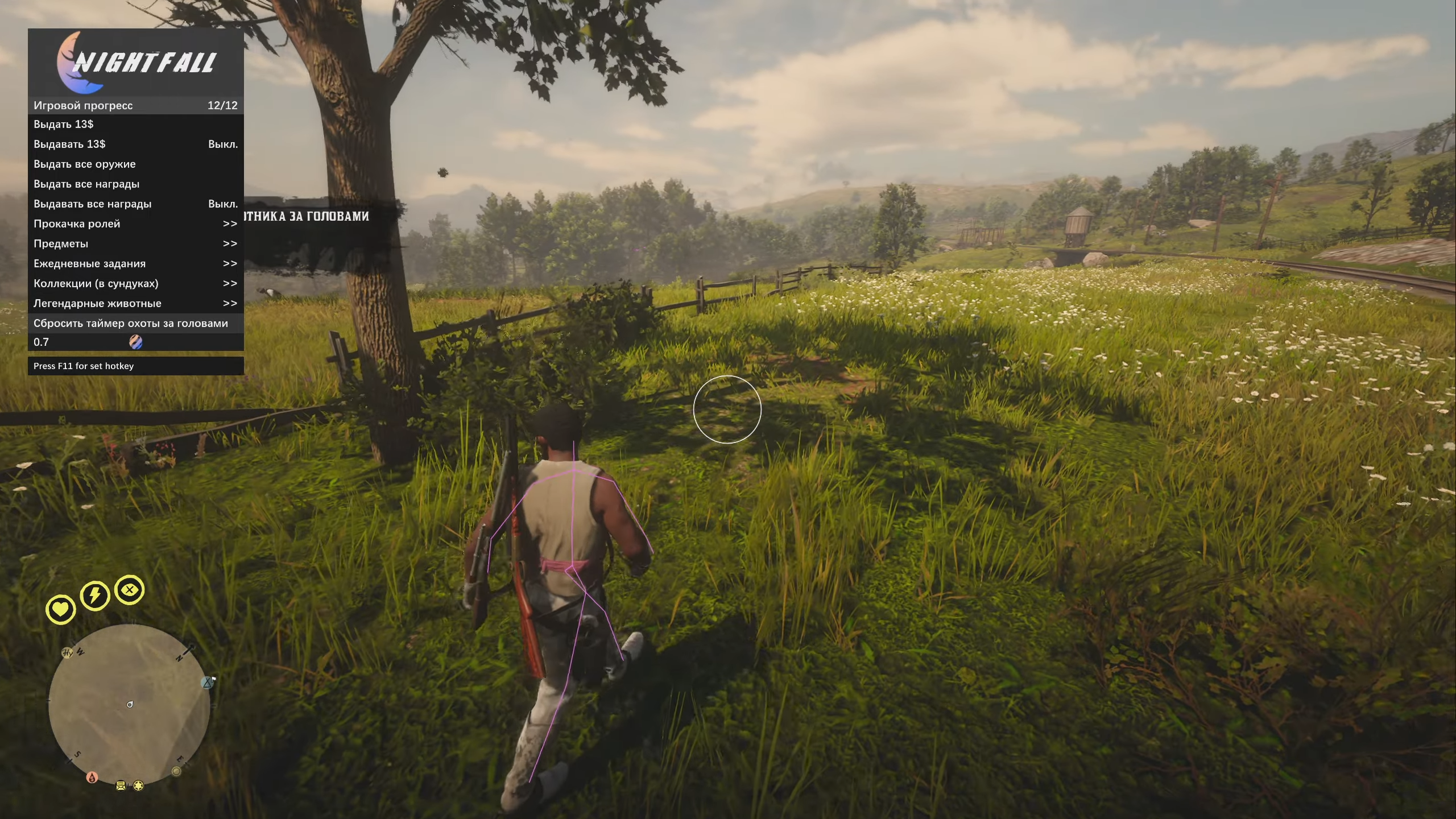This screenshot has width=1456, height=819.
Task: Select the "Выдать 13$" menu entry
Action: point(135,124)
